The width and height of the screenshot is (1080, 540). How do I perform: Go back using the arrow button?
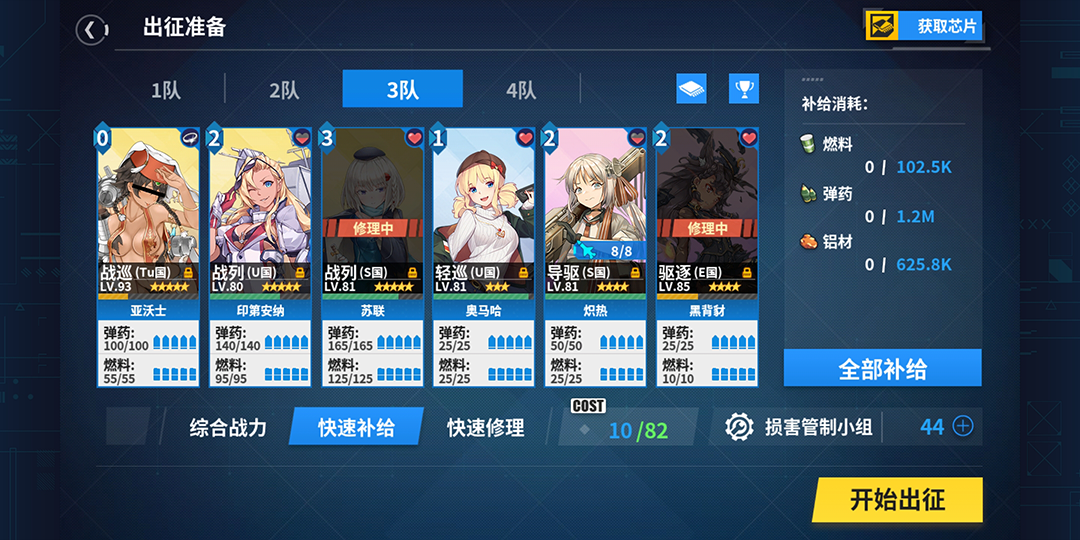click(x=90, y=30)
